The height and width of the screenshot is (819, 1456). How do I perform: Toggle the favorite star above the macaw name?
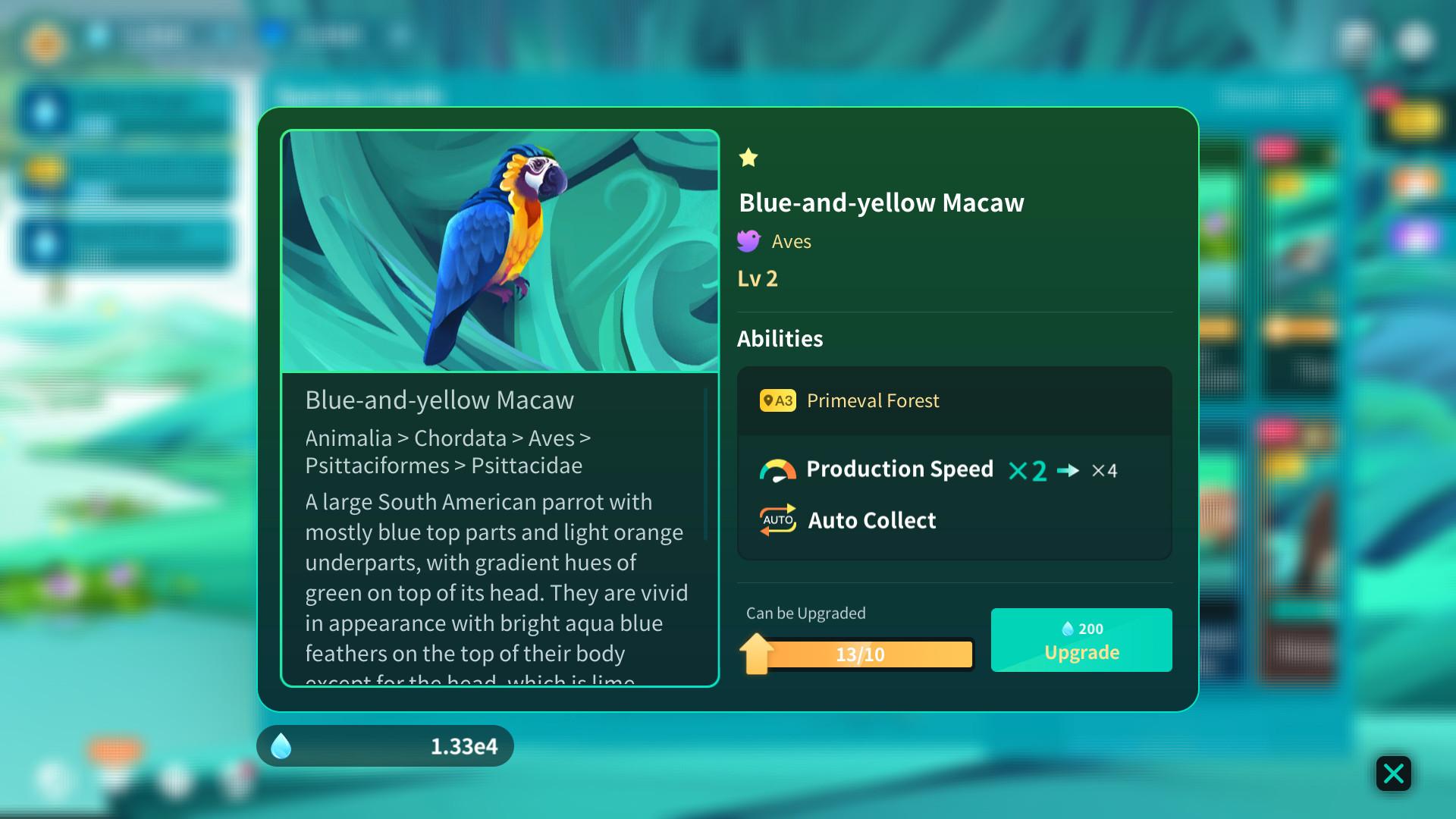click(748, 158)
